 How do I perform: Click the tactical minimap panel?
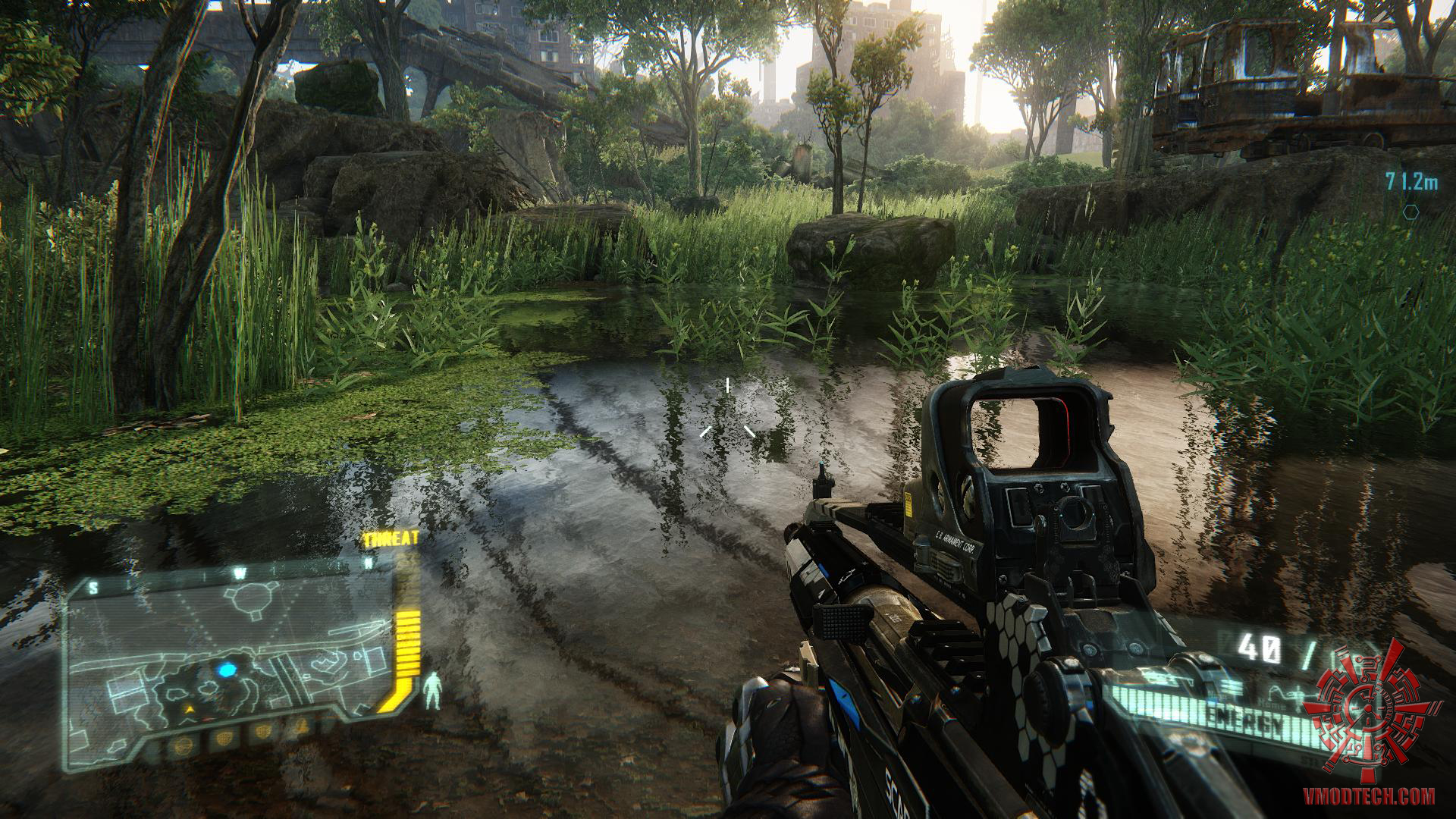[x=227, y=660]
